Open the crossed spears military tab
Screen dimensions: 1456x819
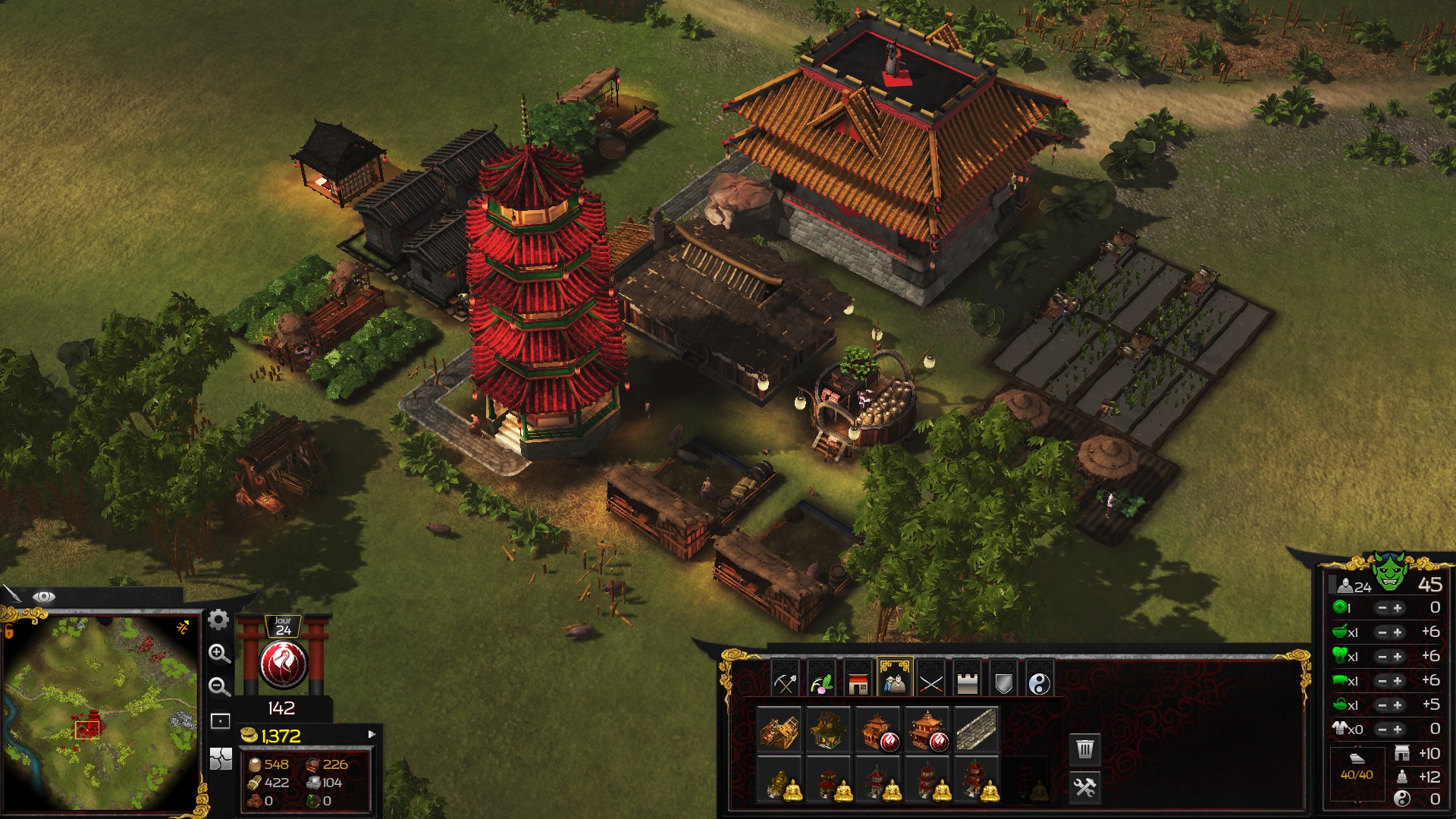click(930, 683)
